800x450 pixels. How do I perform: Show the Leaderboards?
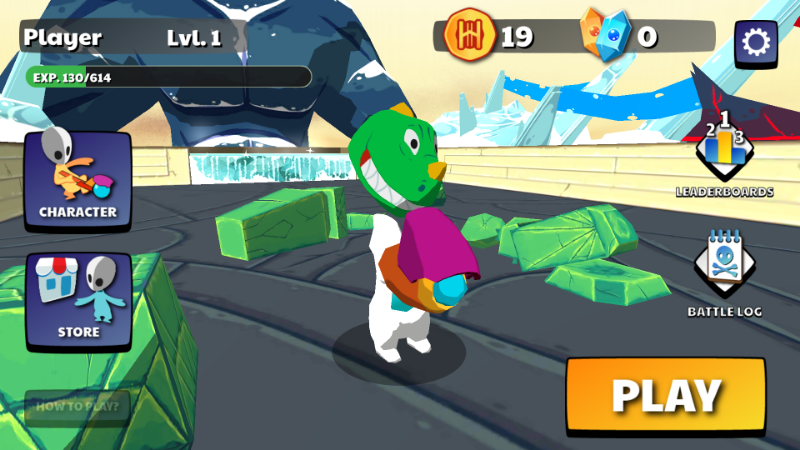click(x=724, y=157)
